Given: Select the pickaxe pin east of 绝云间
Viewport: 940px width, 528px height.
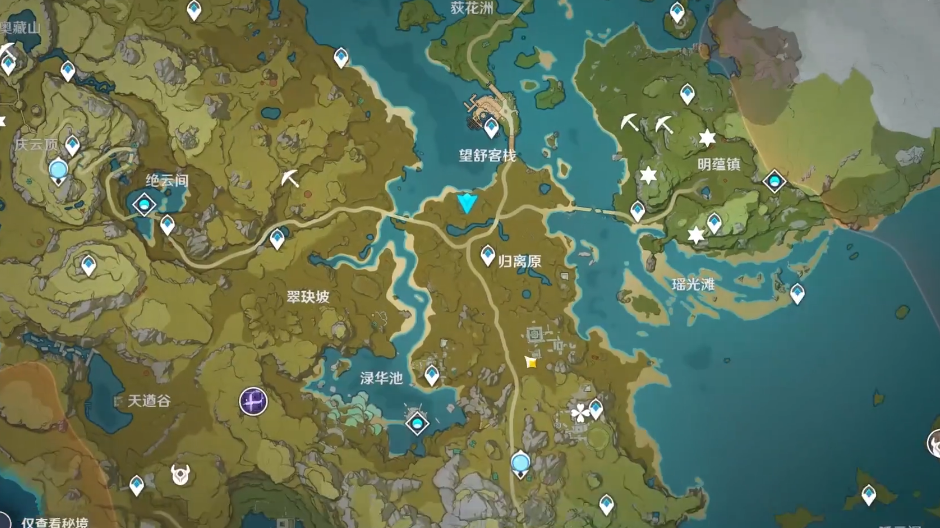Looking at the screenshot, I should pos(290,179).
